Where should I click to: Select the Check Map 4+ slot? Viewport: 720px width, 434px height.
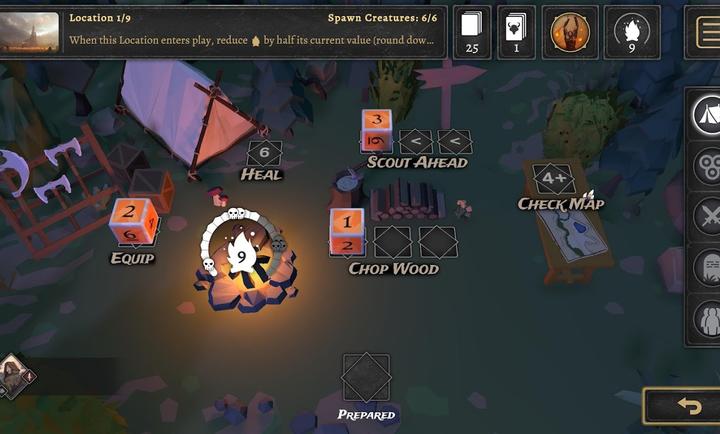(x=554, y=179)
